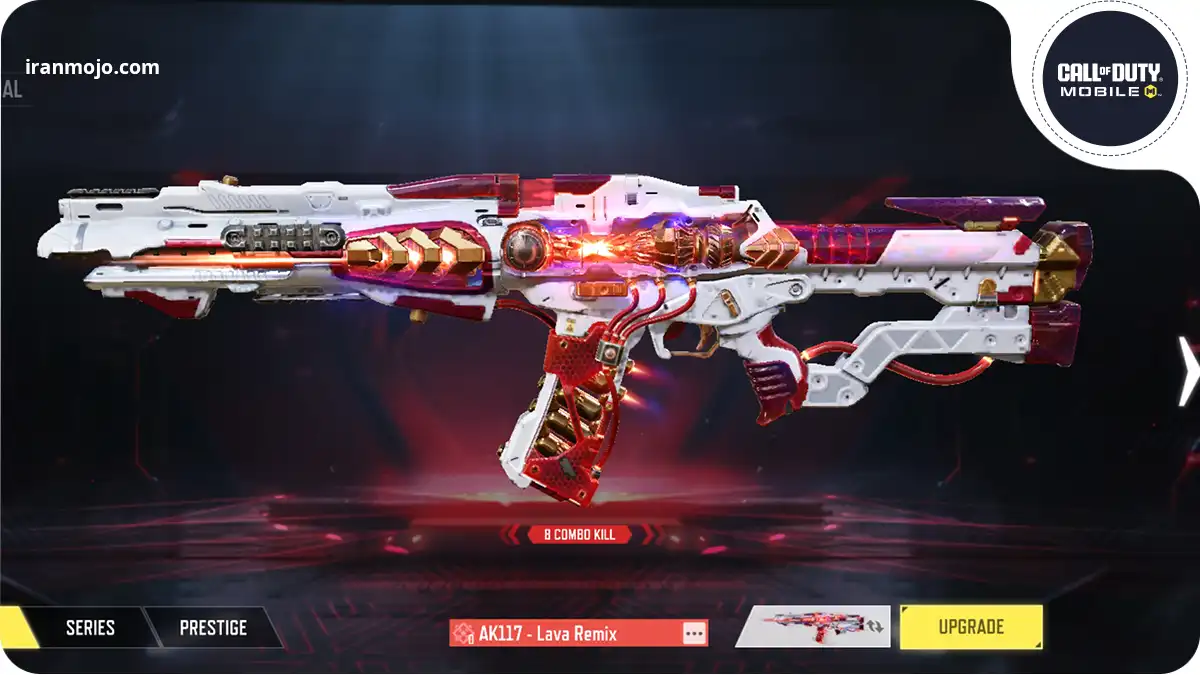Image resolution: width=1200 pixels, height=675 pixels.
Task: Show the next weapon with right arrow
Action: (x=1187, y=371)
